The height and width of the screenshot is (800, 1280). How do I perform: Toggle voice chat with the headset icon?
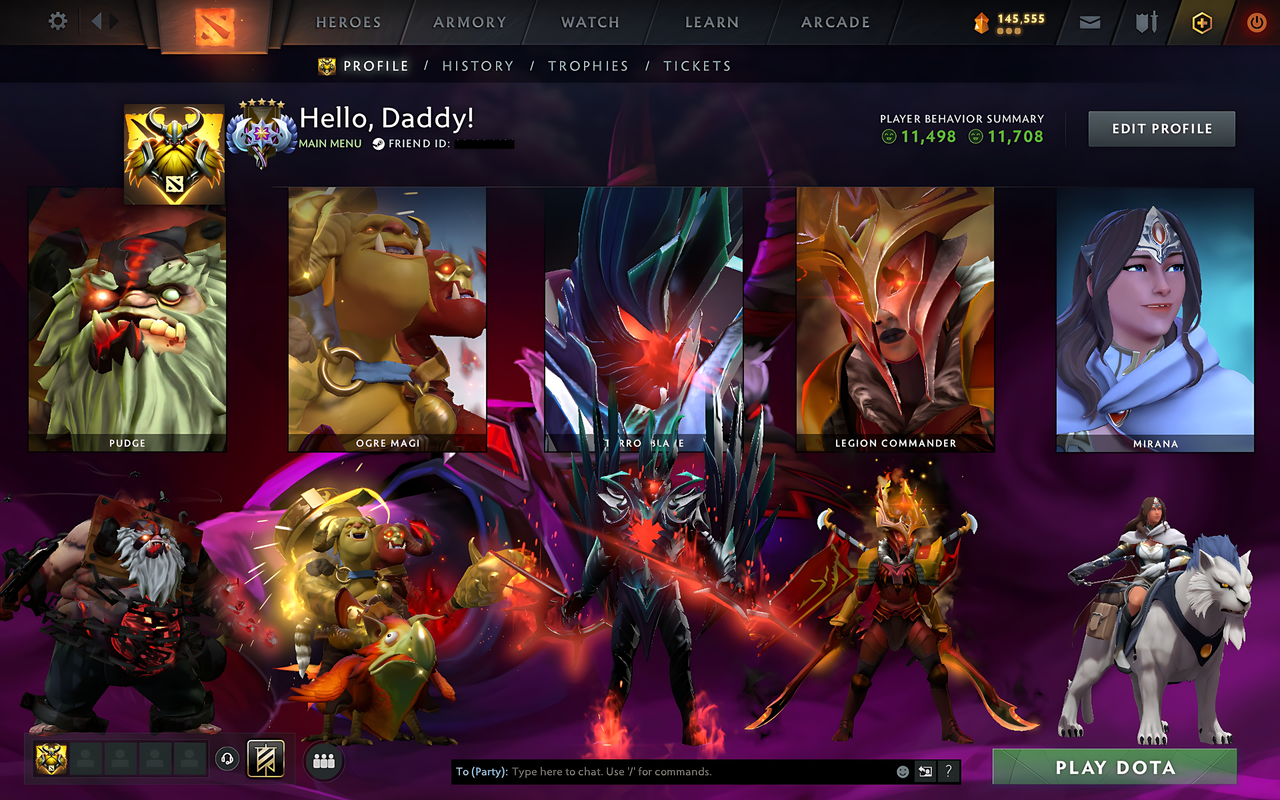click(x=226, y=759)
